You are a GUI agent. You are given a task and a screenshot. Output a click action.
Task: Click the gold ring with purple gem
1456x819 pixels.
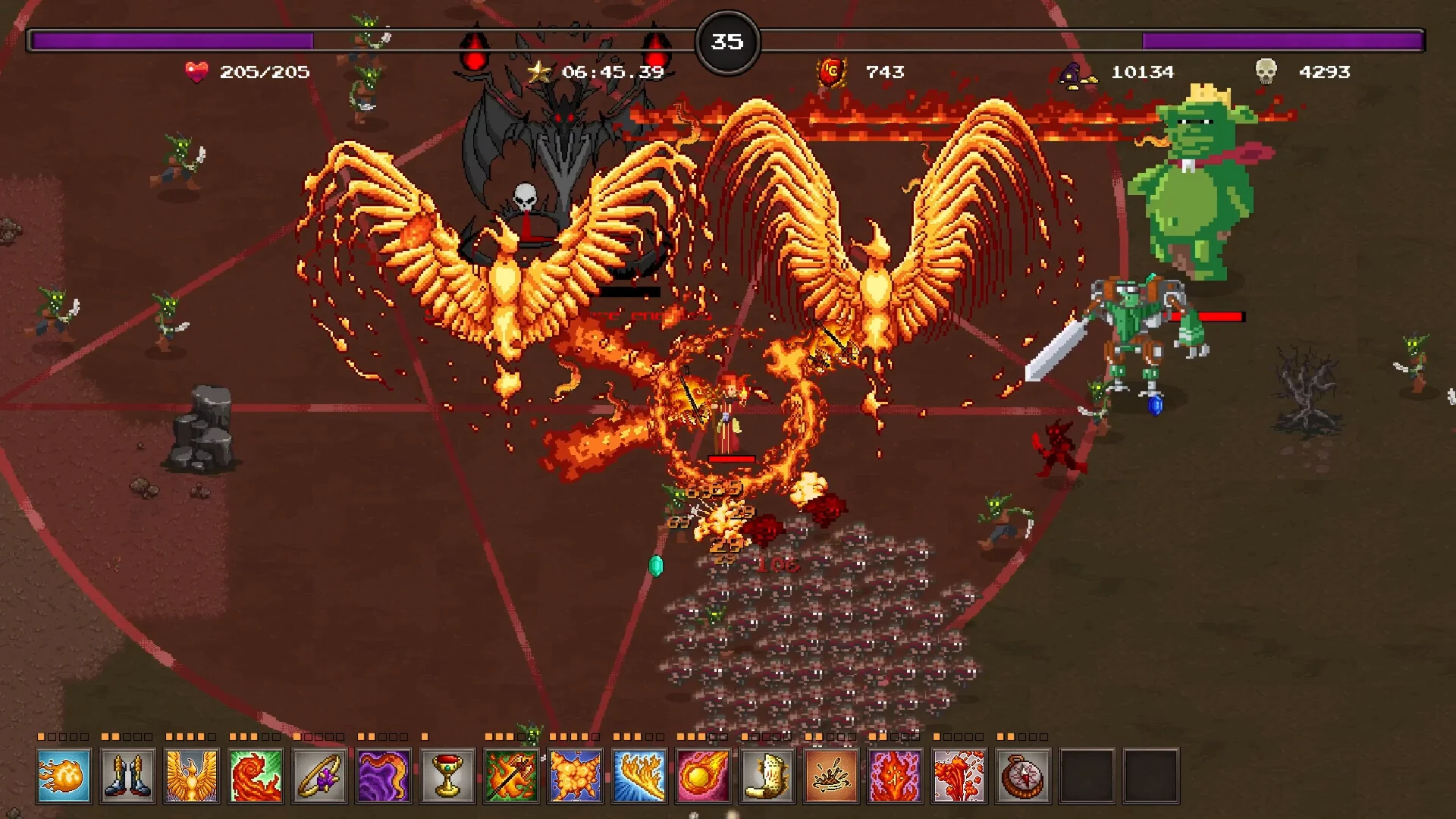pos(319,776)
